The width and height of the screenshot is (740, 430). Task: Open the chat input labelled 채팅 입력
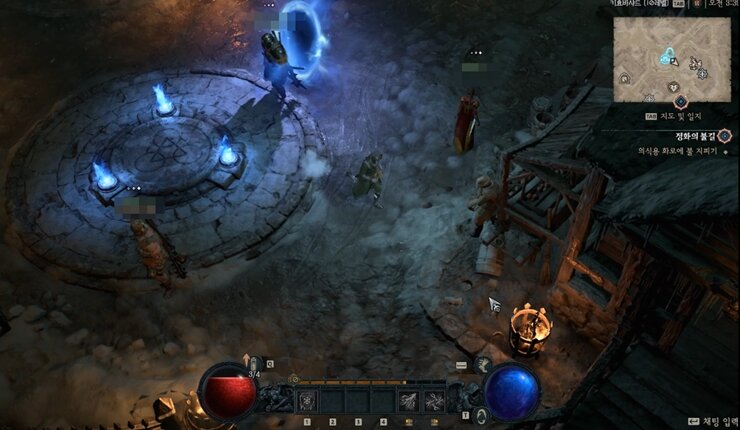(x=710, y=423)
